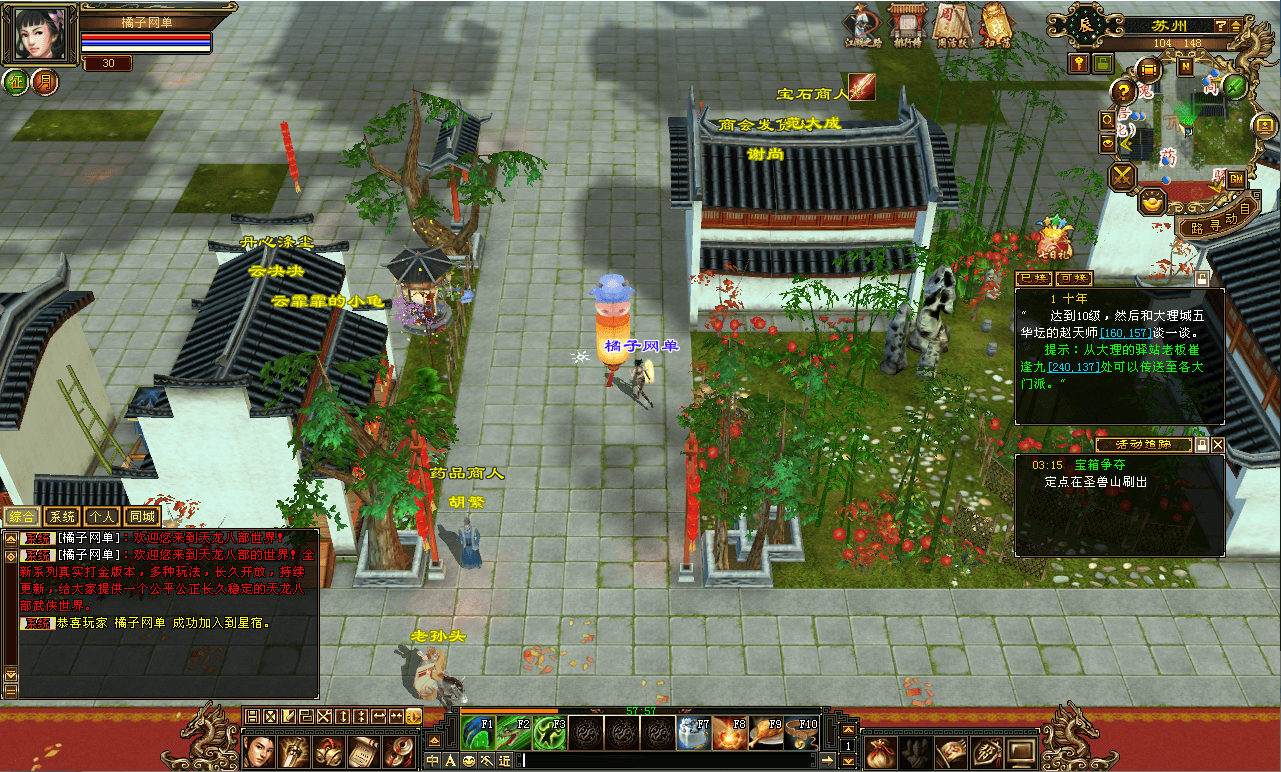1281x772 pixels.
Task: Use the F7 hotbar item
Action: pyautogui.click(x=694, y=732)
